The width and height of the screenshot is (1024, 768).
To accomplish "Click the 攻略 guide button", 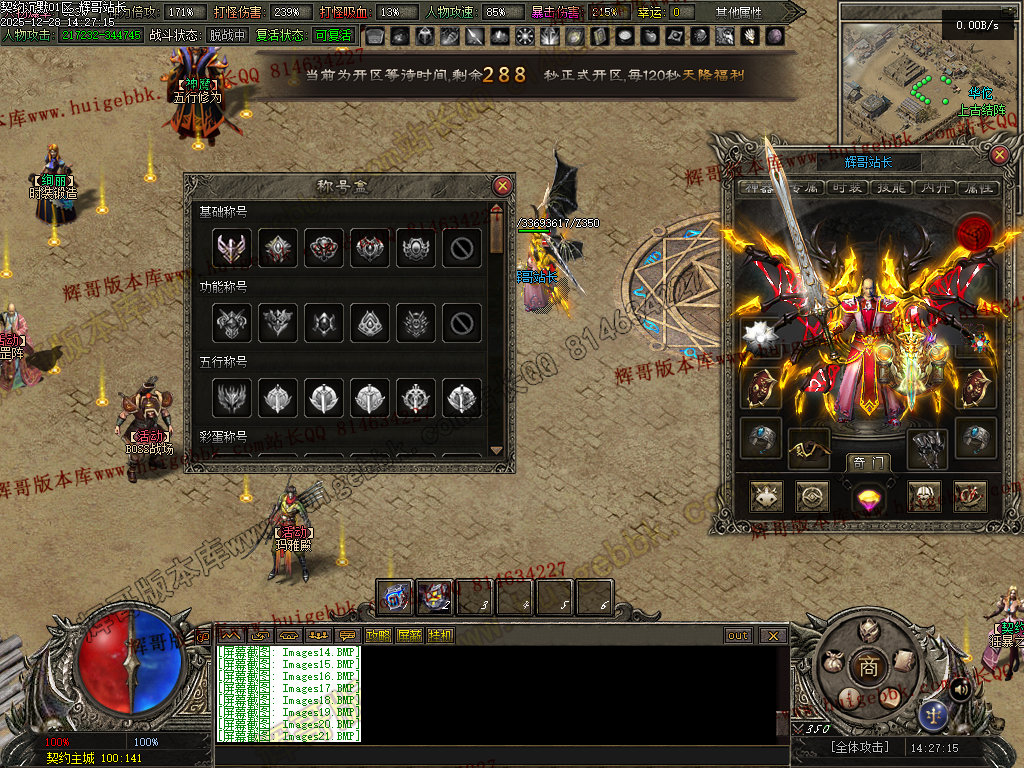I will click(x=378, y=635).
